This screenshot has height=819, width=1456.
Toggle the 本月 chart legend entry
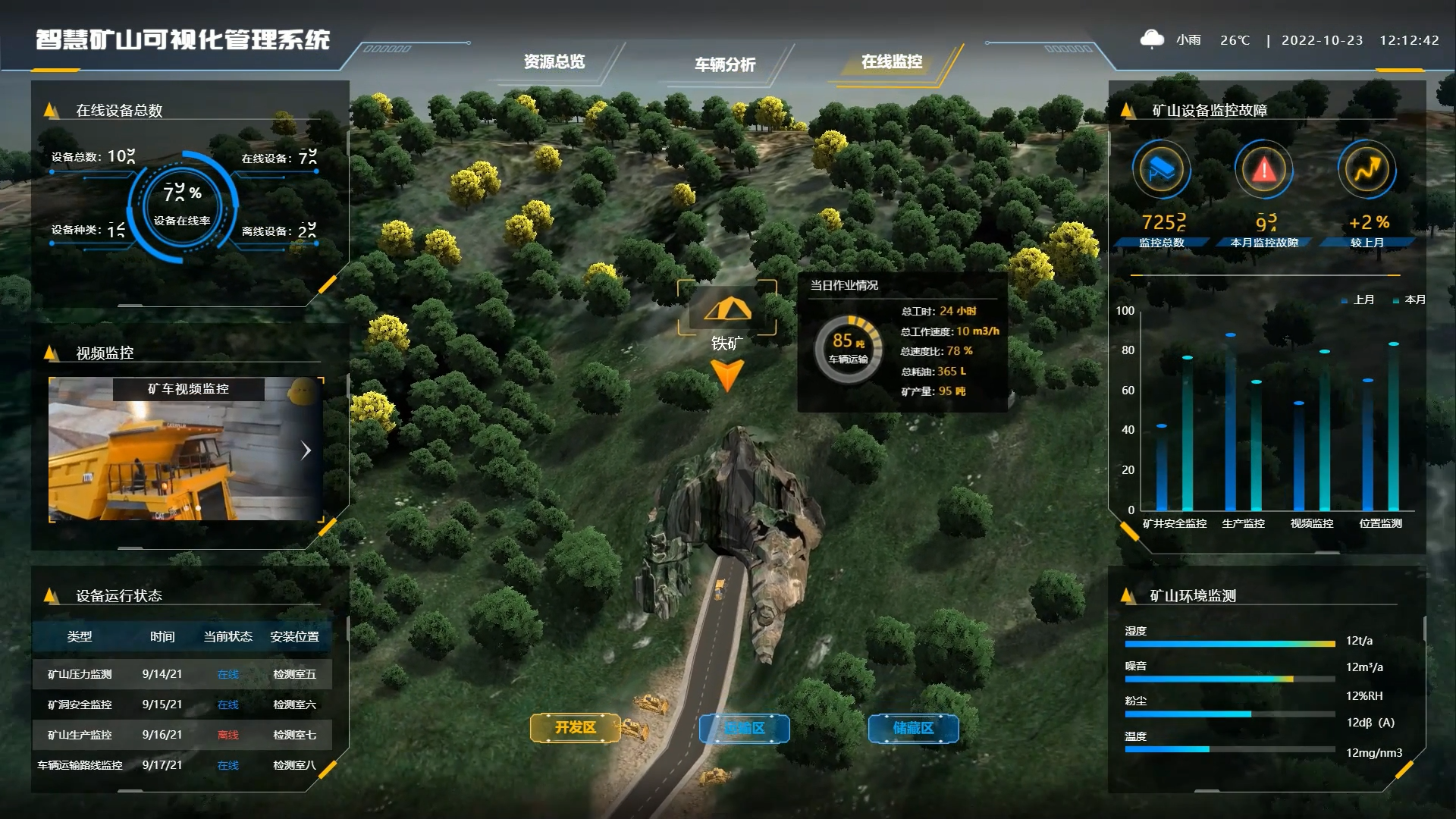point(1410,300)
